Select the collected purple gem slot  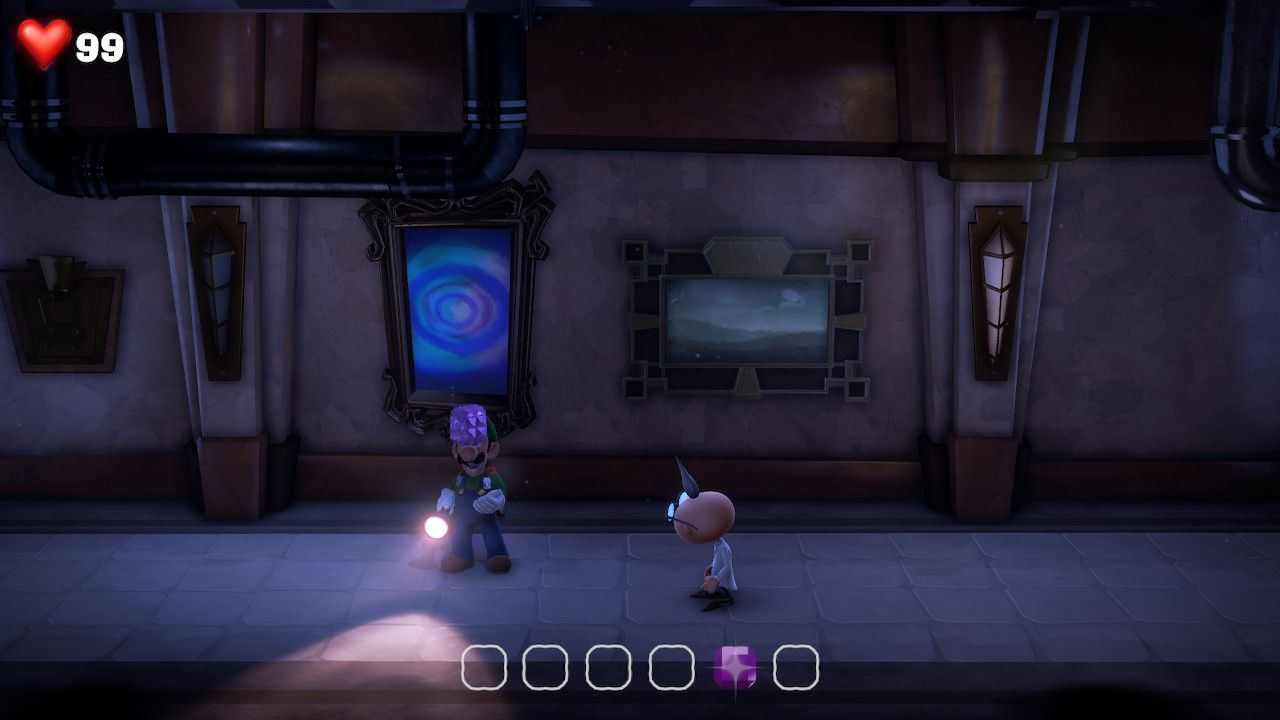coord(734,667)
